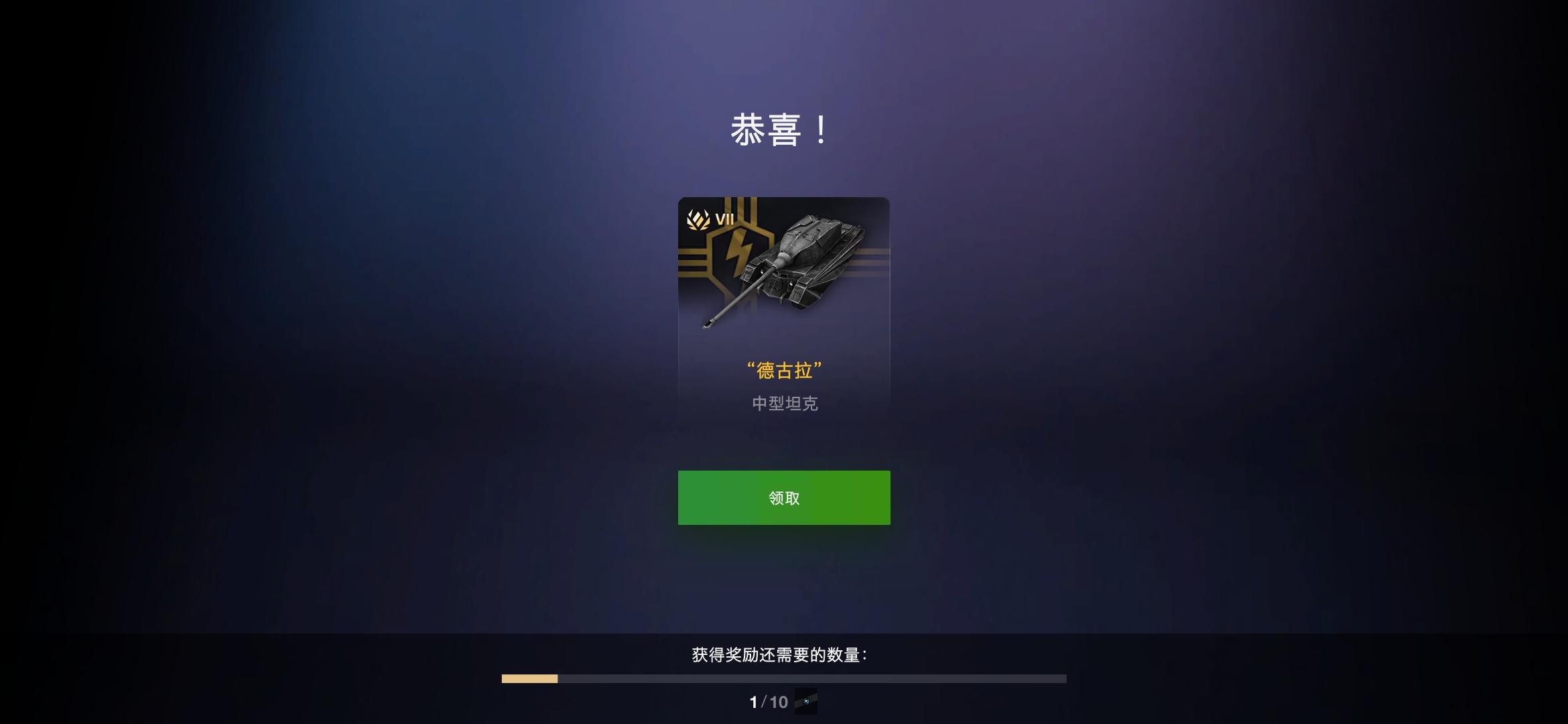
Task: Click the gold progress bar segment
Action: [529, 679]
